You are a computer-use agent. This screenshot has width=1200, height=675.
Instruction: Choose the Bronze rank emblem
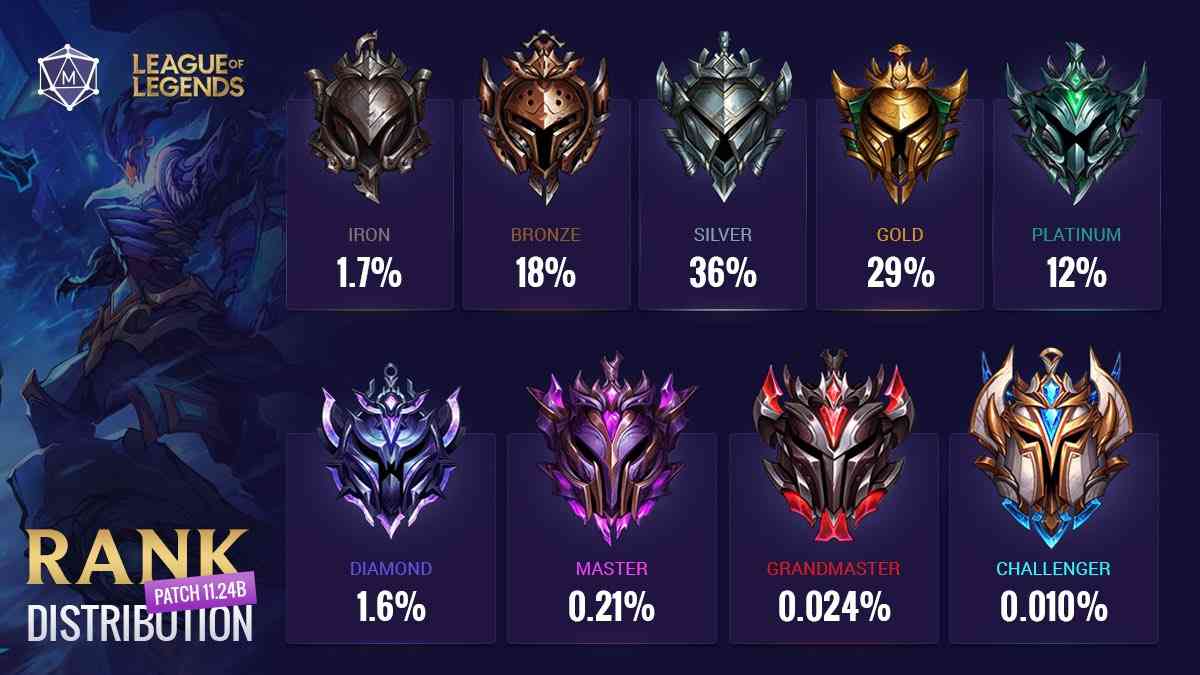pyautogui.click(x=545, y=120)
